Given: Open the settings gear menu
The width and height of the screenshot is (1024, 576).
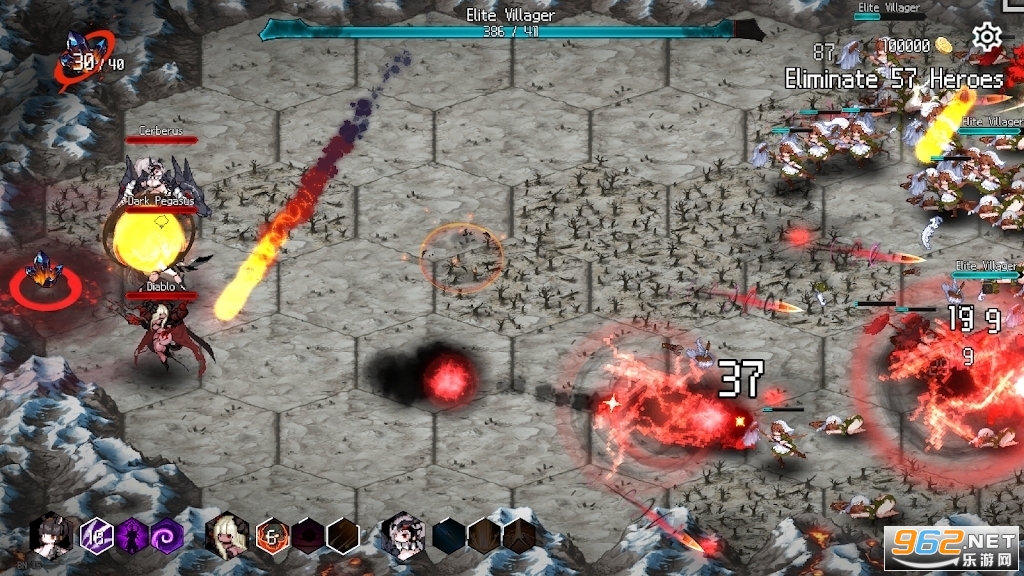Looking at the screenshot, I should pyautogui.click(x=987, y=38).
